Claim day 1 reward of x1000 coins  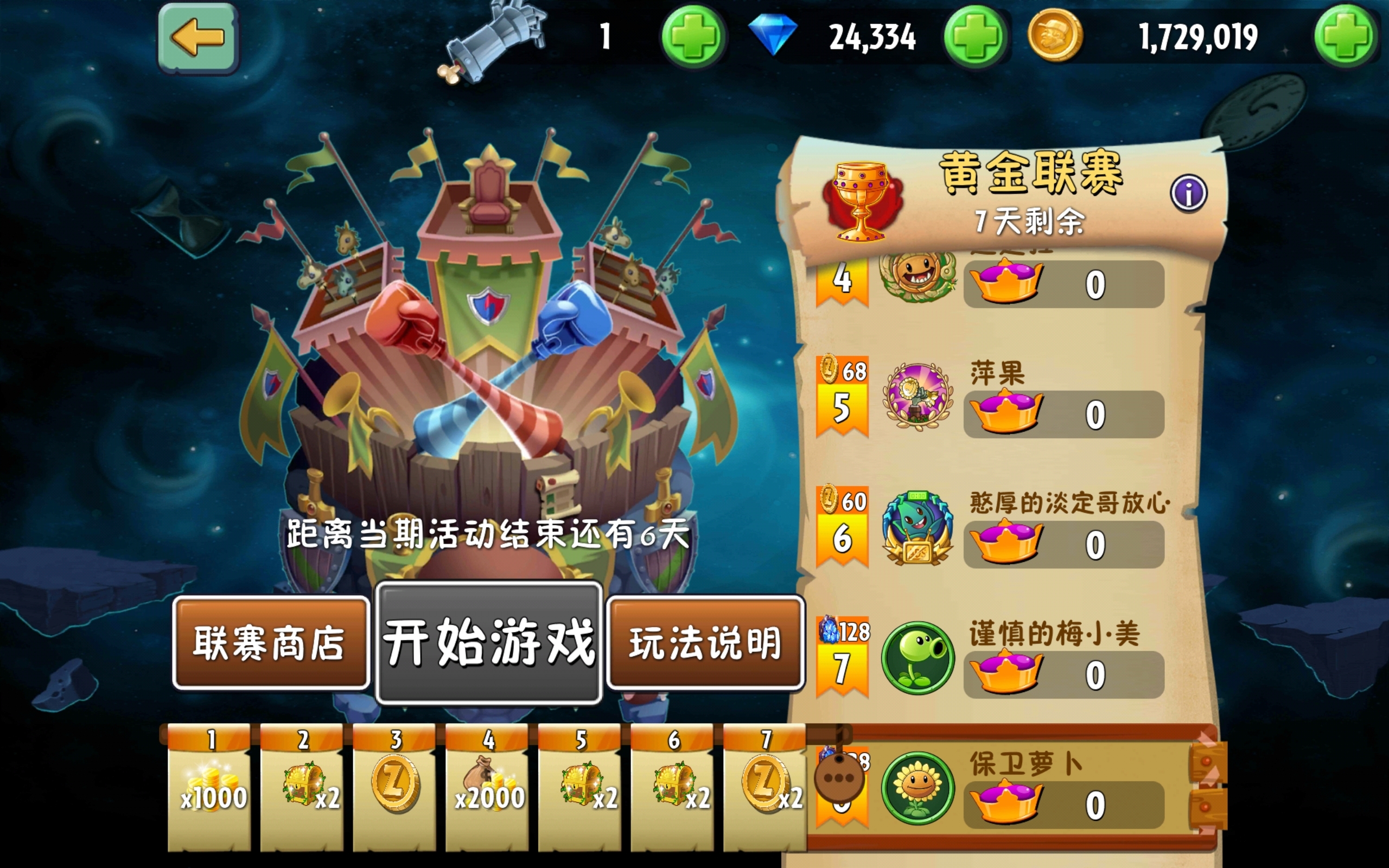pos(208,787)
